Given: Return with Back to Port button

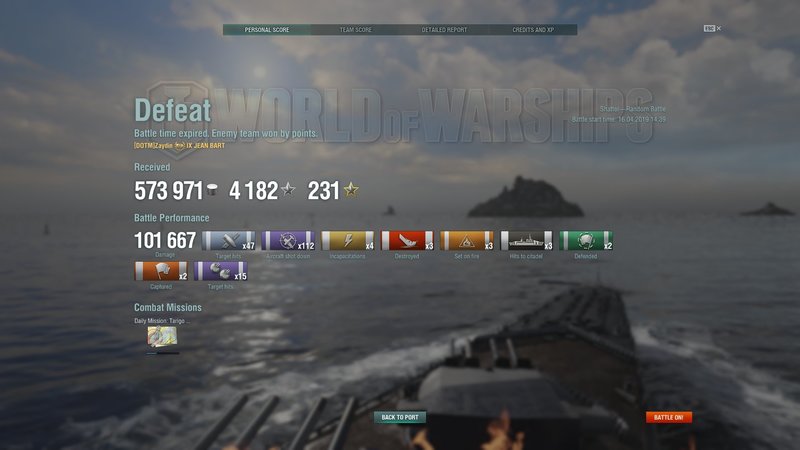Looking at the screenshot, I should (x=400, y=417).
